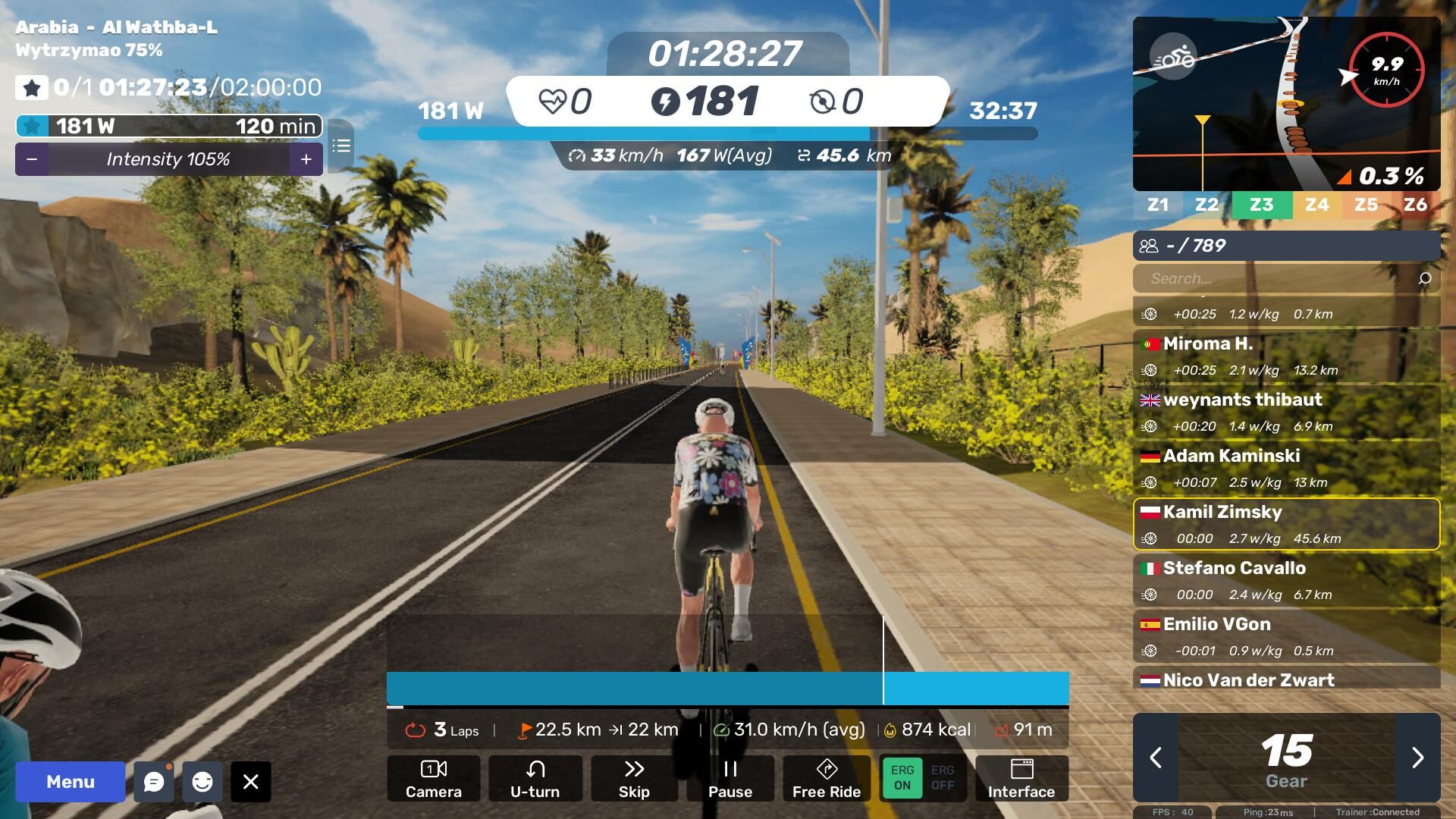Select rider Stefano Cavallo in the list
Image resolution: width=1456 pixels, height=819 pixels.
point(1286,580)
